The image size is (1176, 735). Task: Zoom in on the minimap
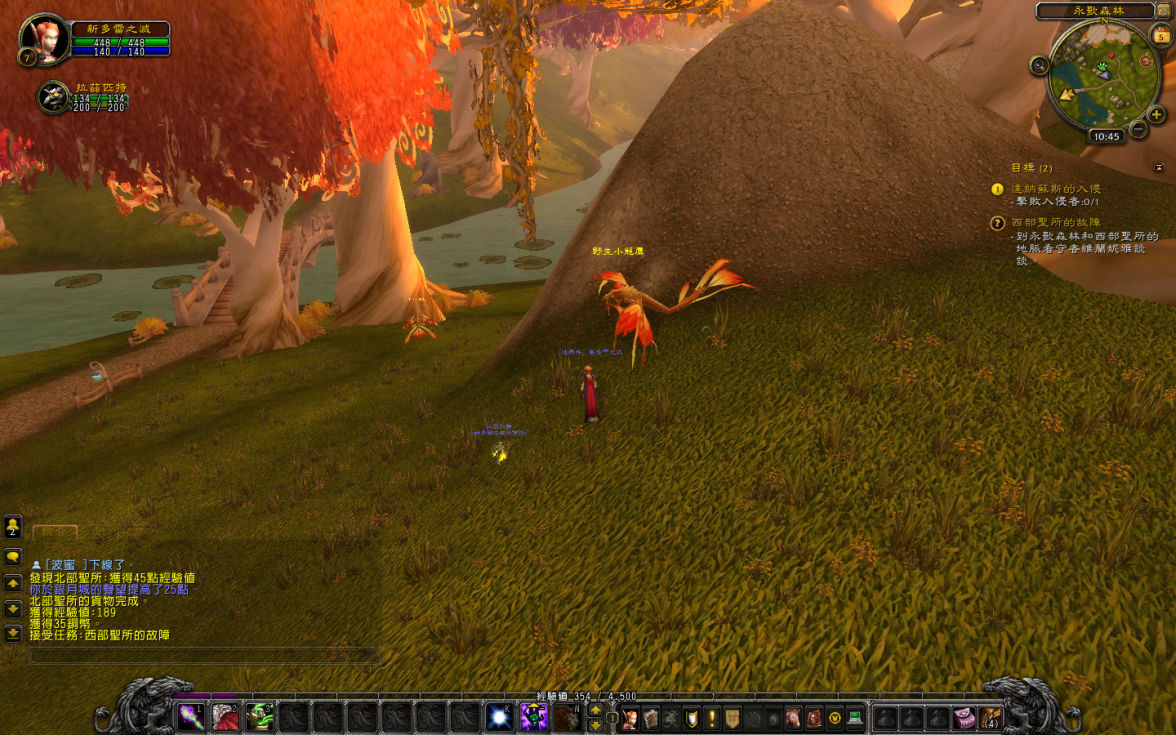(1157, 115)
